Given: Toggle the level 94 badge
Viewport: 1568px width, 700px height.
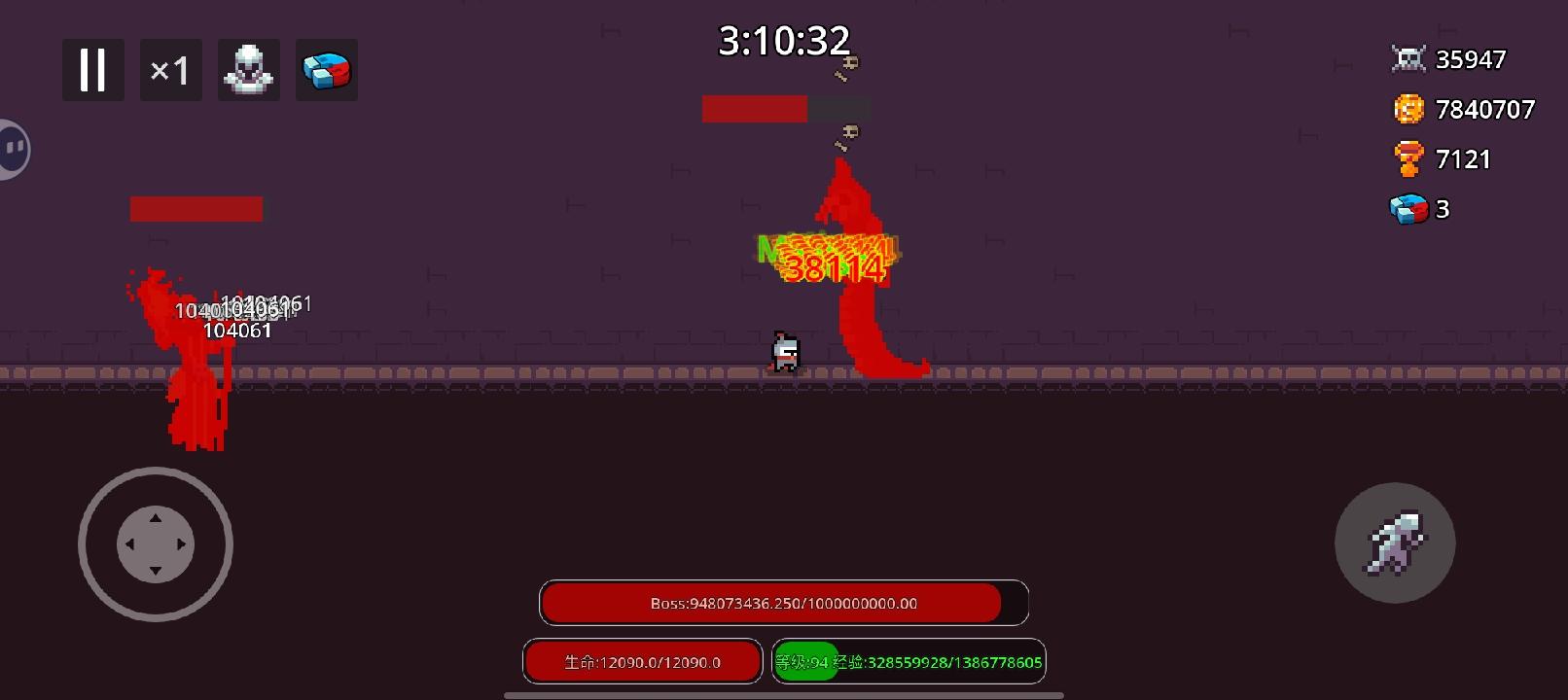Looking at the screenshot, I should (805, 661).
